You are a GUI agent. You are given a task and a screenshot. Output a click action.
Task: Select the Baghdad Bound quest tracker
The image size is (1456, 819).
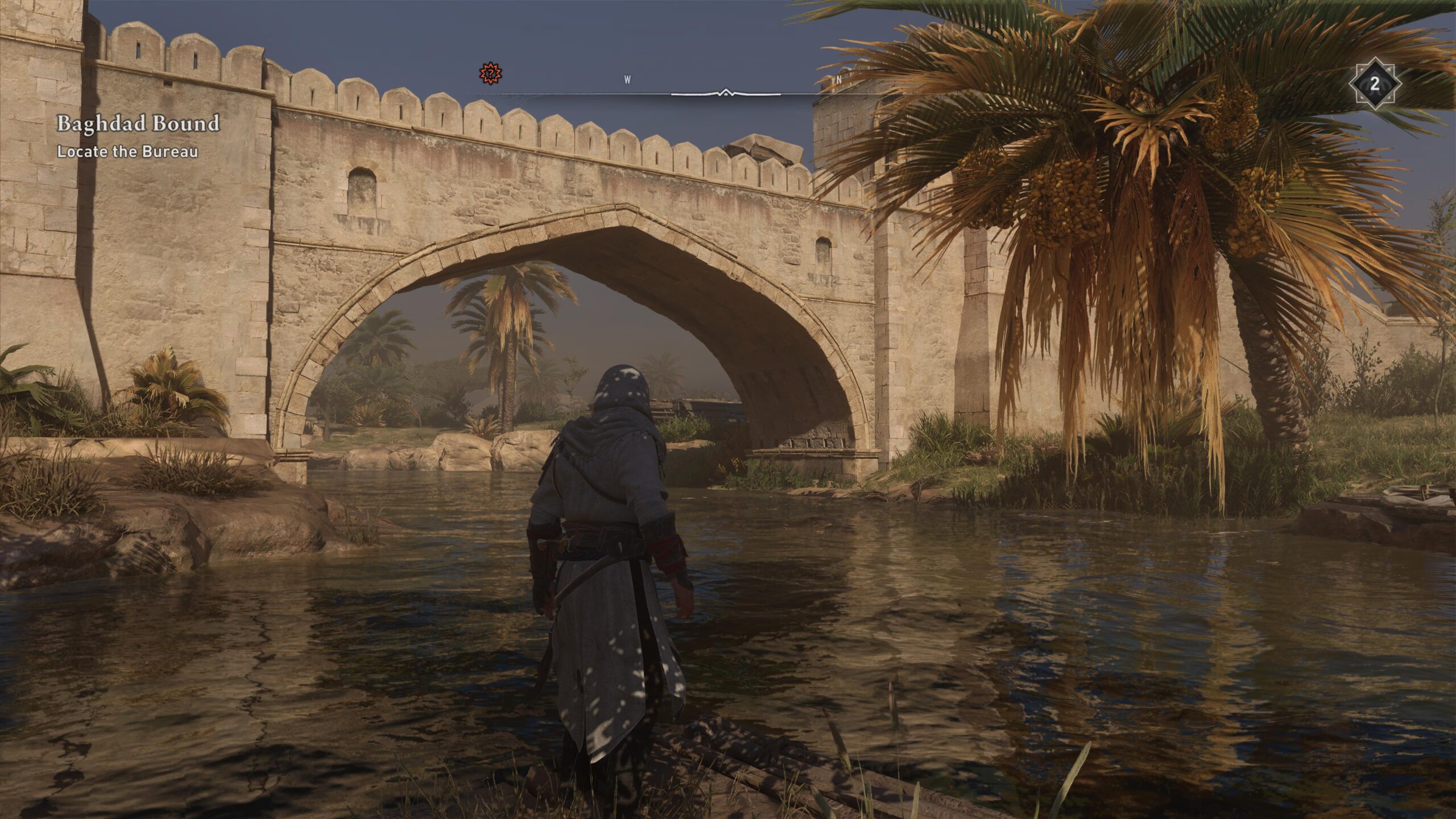pyautogui.click(x=138, y=124)
